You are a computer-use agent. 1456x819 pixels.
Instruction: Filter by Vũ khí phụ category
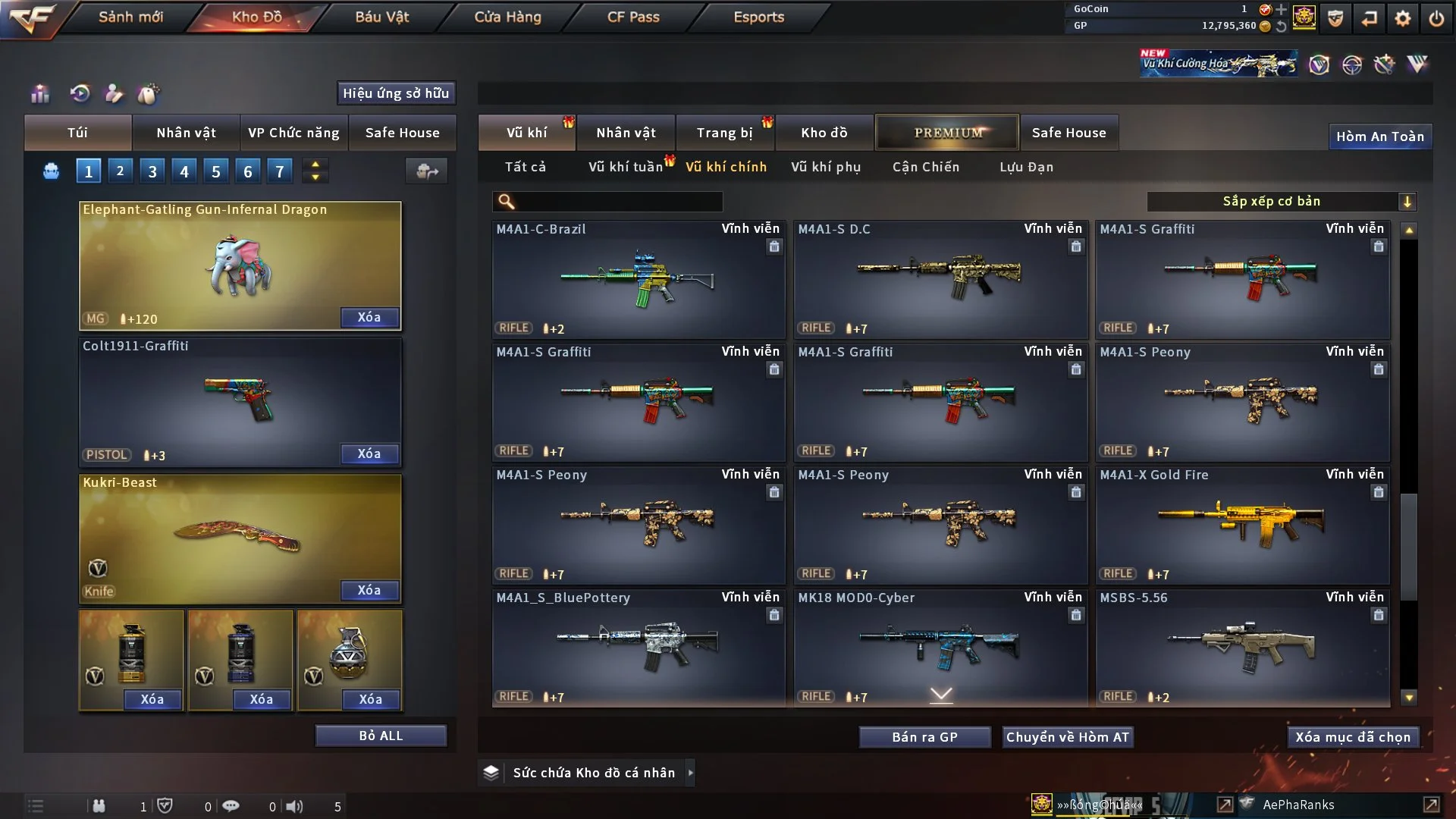(826, 167)
